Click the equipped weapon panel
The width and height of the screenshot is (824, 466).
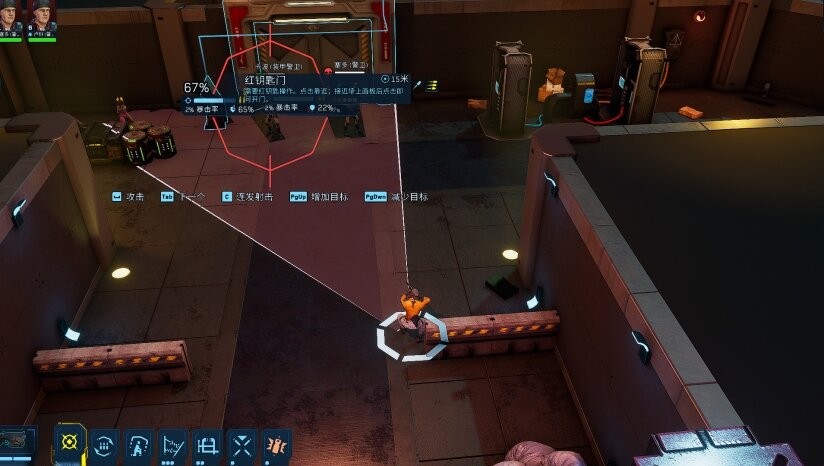pyautogui.click(x=17, y=445)
